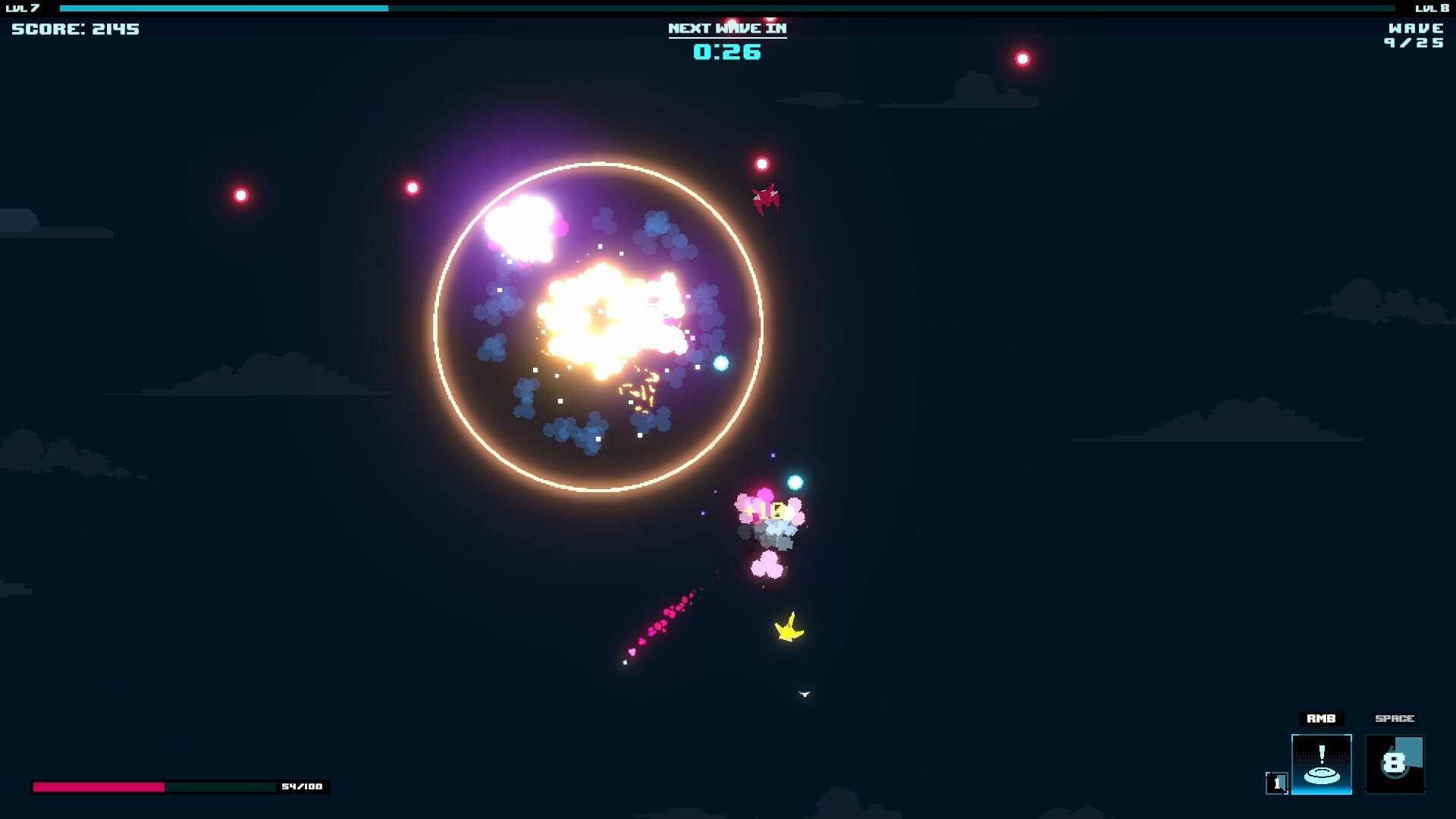
Task: Select the yellow player ship
Action: click(x=788, y=627)
